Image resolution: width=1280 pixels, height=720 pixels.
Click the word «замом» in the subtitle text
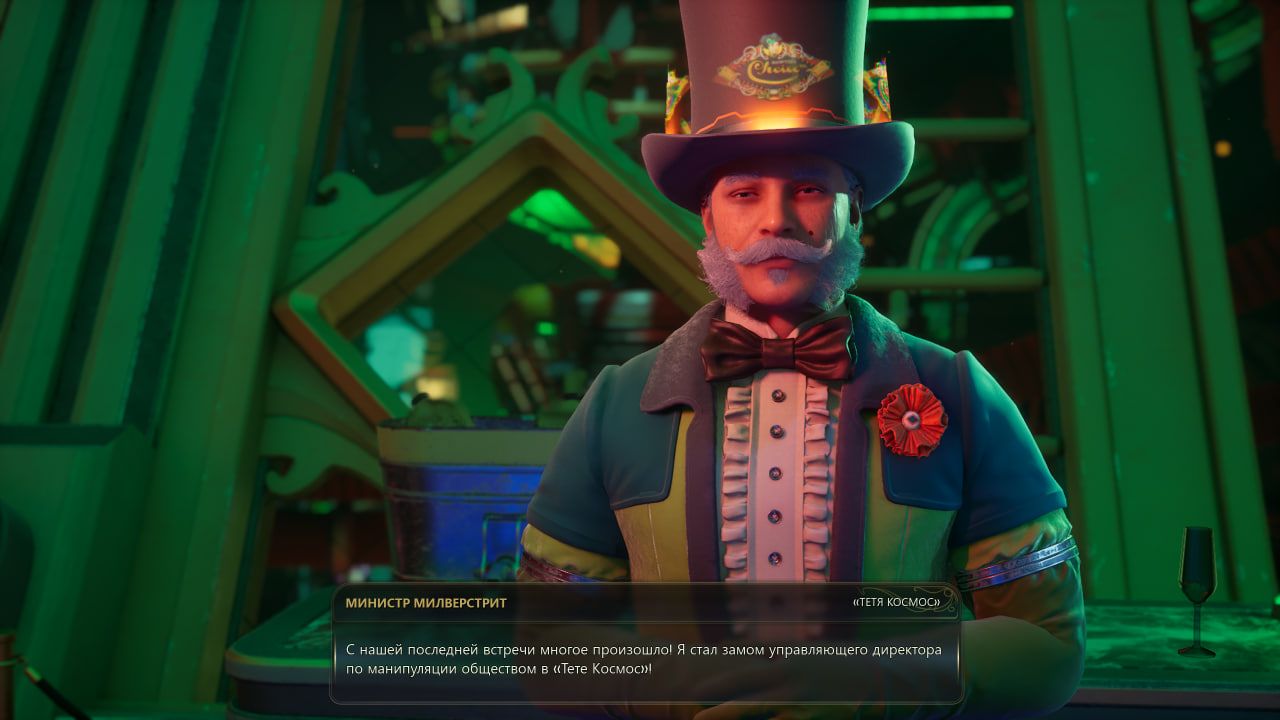click(x=742, y=650)
